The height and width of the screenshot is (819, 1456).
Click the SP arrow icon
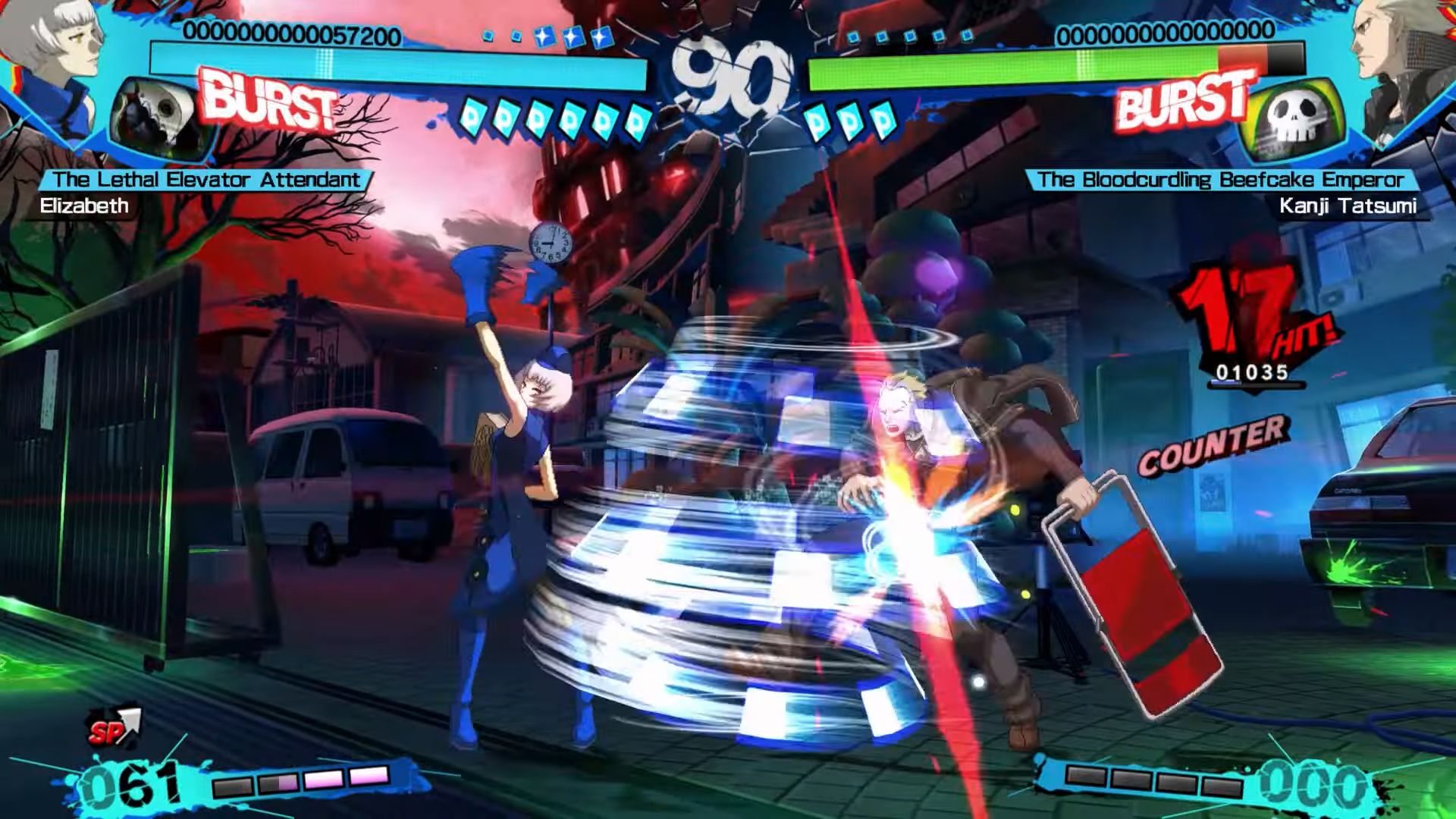(x=114, y=728)
